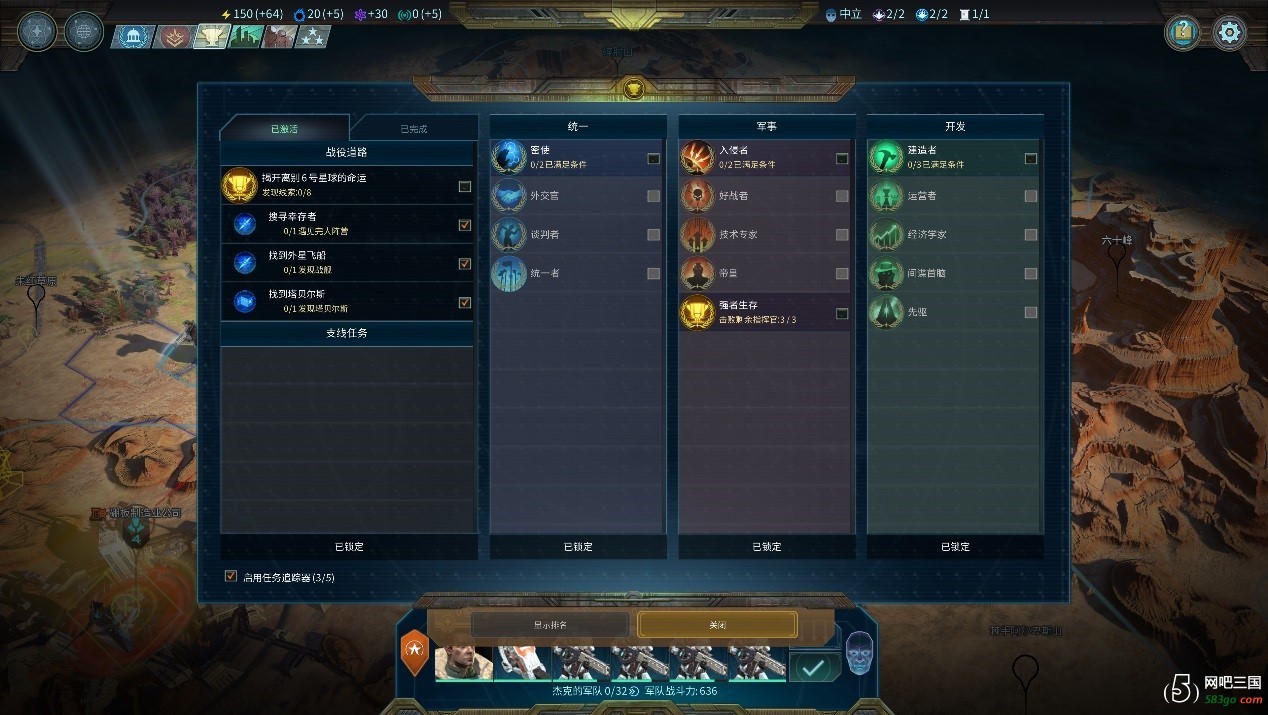
Task: Open the help question-mark book icon
Action: 1183,32
